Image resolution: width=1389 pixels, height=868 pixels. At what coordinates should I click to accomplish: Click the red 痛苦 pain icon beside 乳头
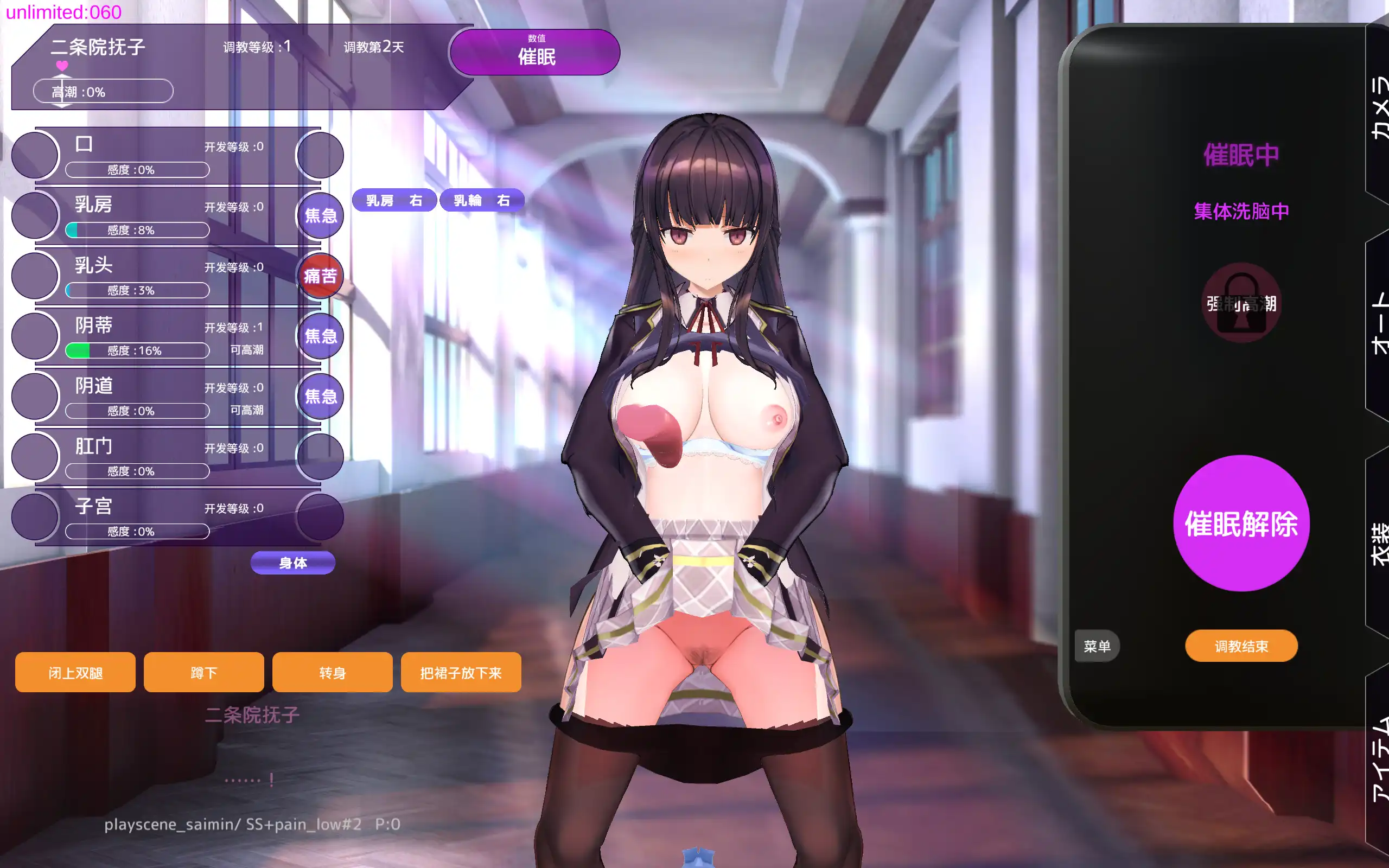tap(320, 276)
